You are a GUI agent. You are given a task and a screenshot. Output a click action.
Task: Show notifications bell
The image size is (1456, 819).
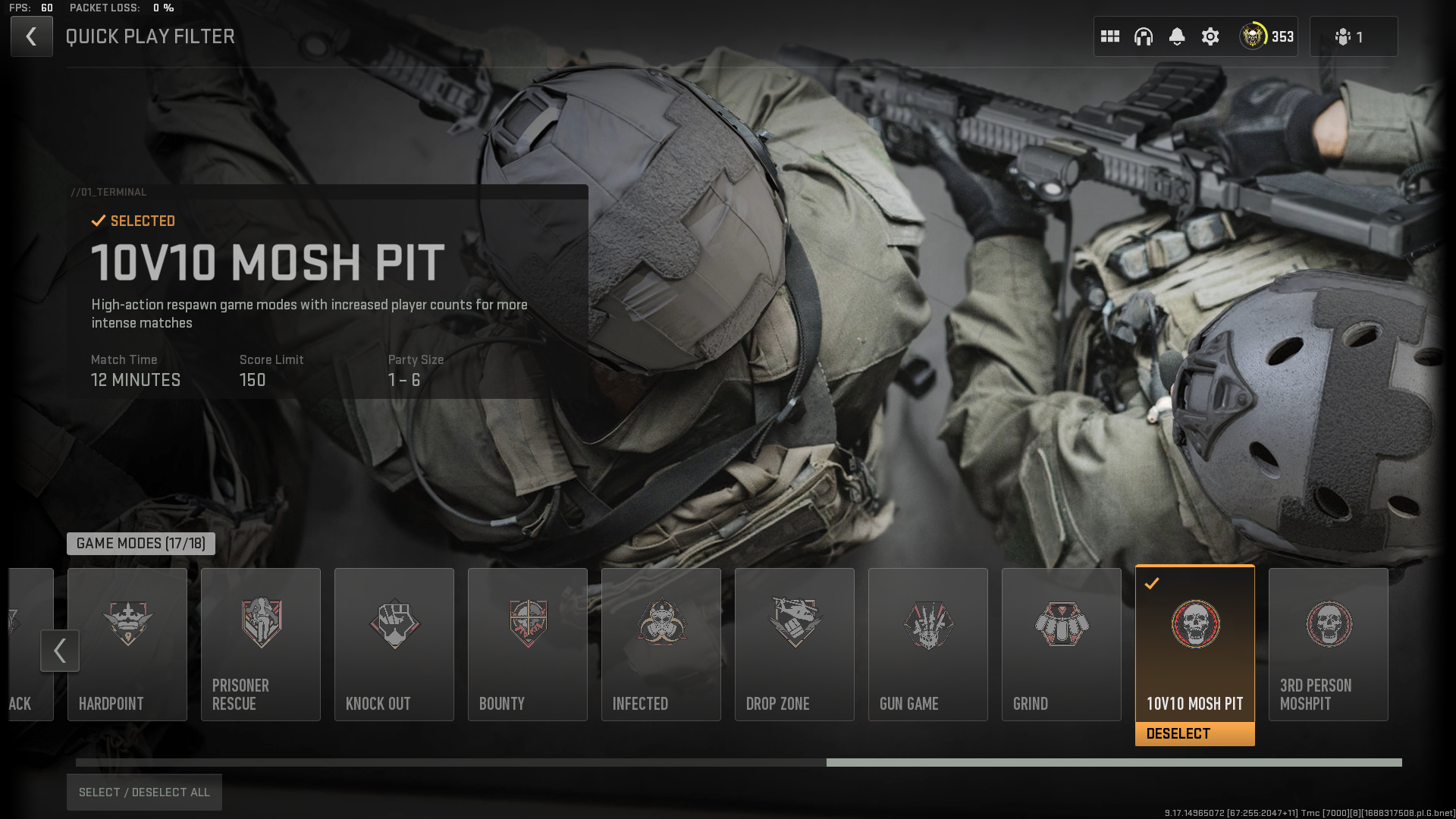coord(1177,36)
